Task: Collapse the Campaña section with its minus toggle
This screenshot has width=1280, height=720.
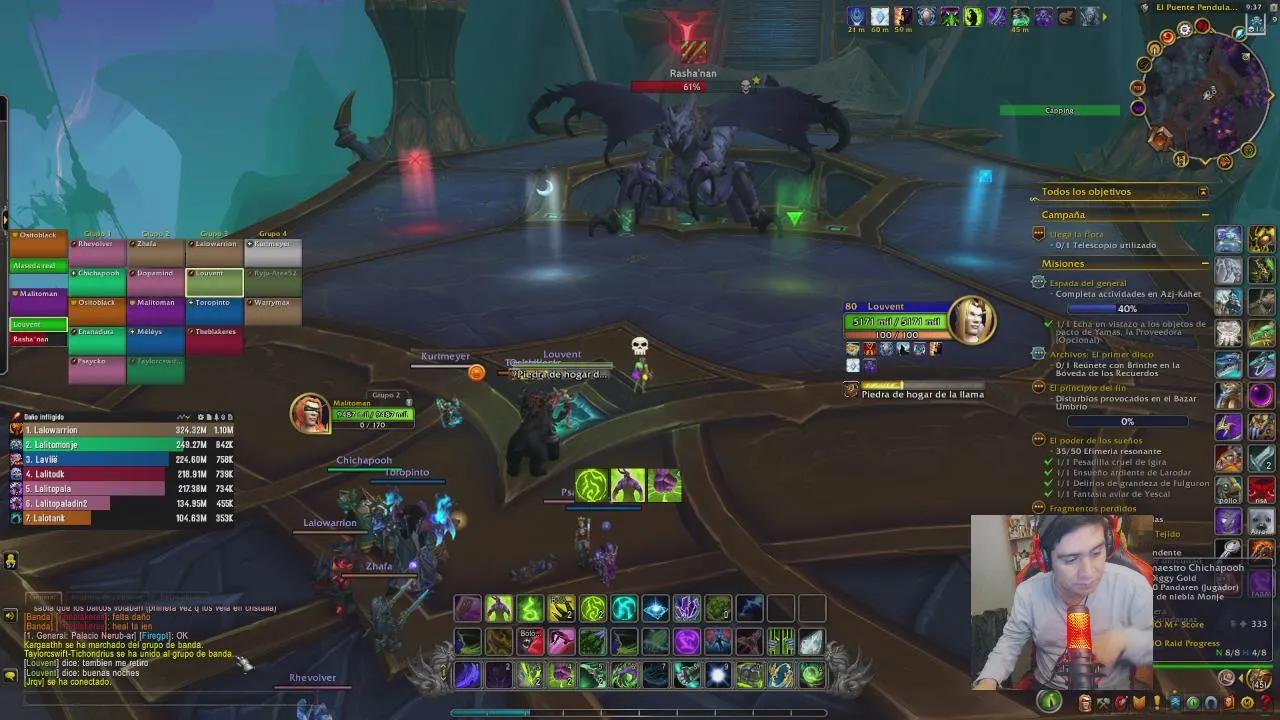Action: click(1203, 214)
